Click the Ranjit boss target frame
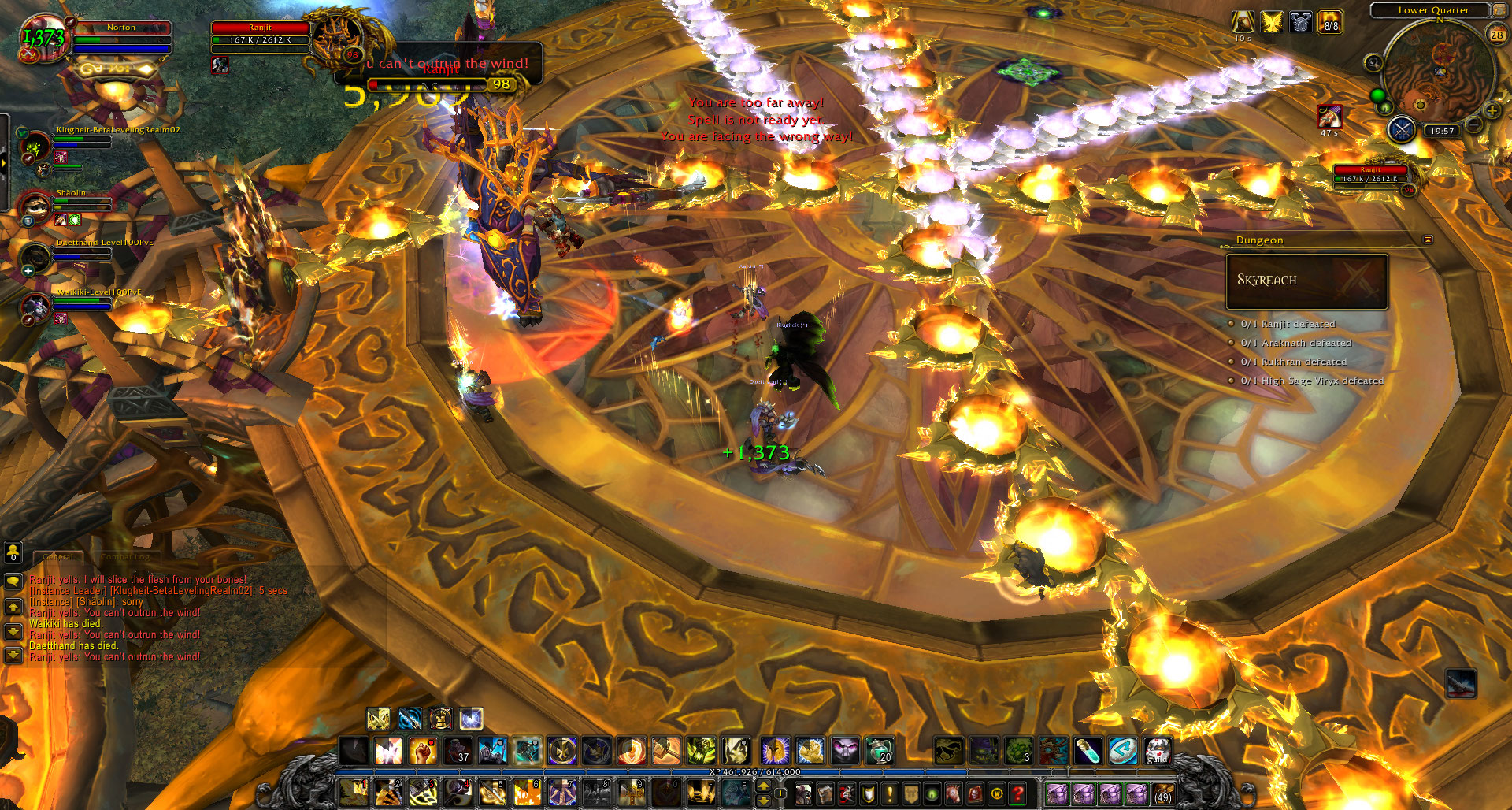 [x=260, y=34]
